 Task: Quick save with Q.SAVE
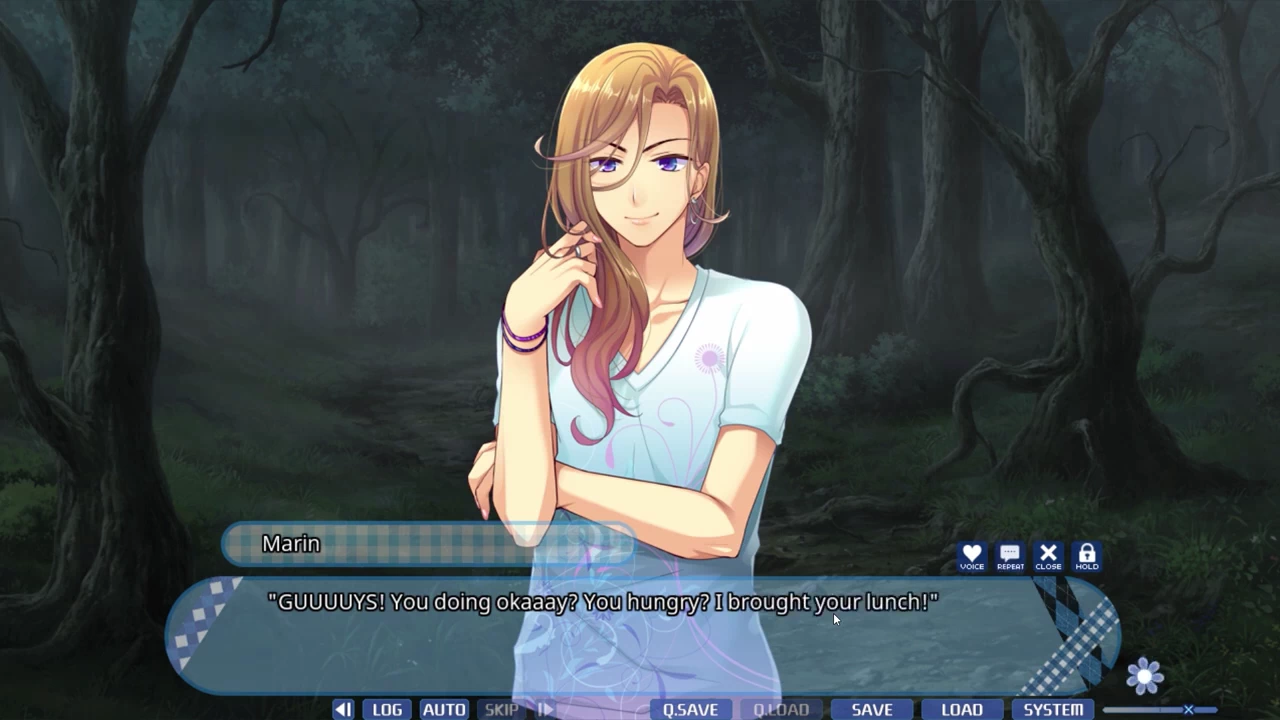[690, 710]
